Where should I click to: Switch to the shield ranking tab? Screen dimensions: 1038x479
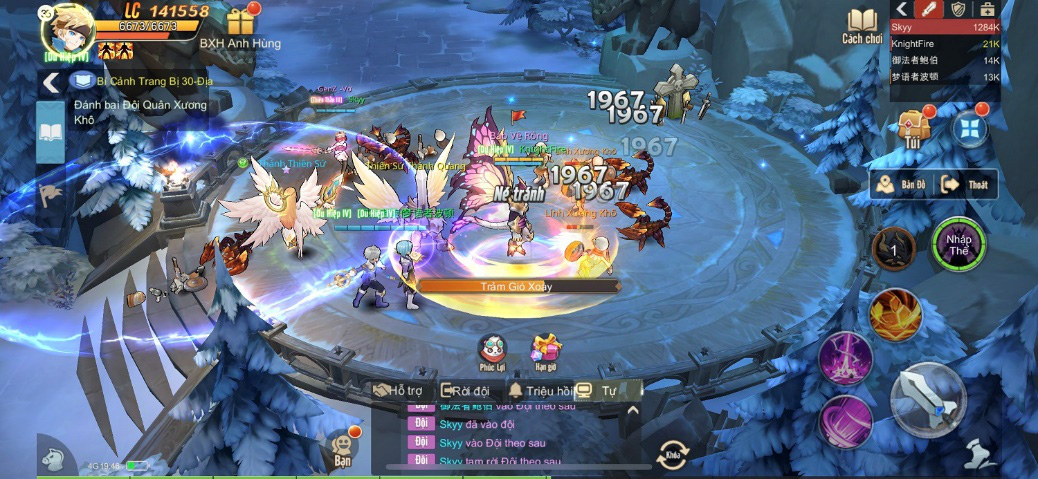point(958,9)
